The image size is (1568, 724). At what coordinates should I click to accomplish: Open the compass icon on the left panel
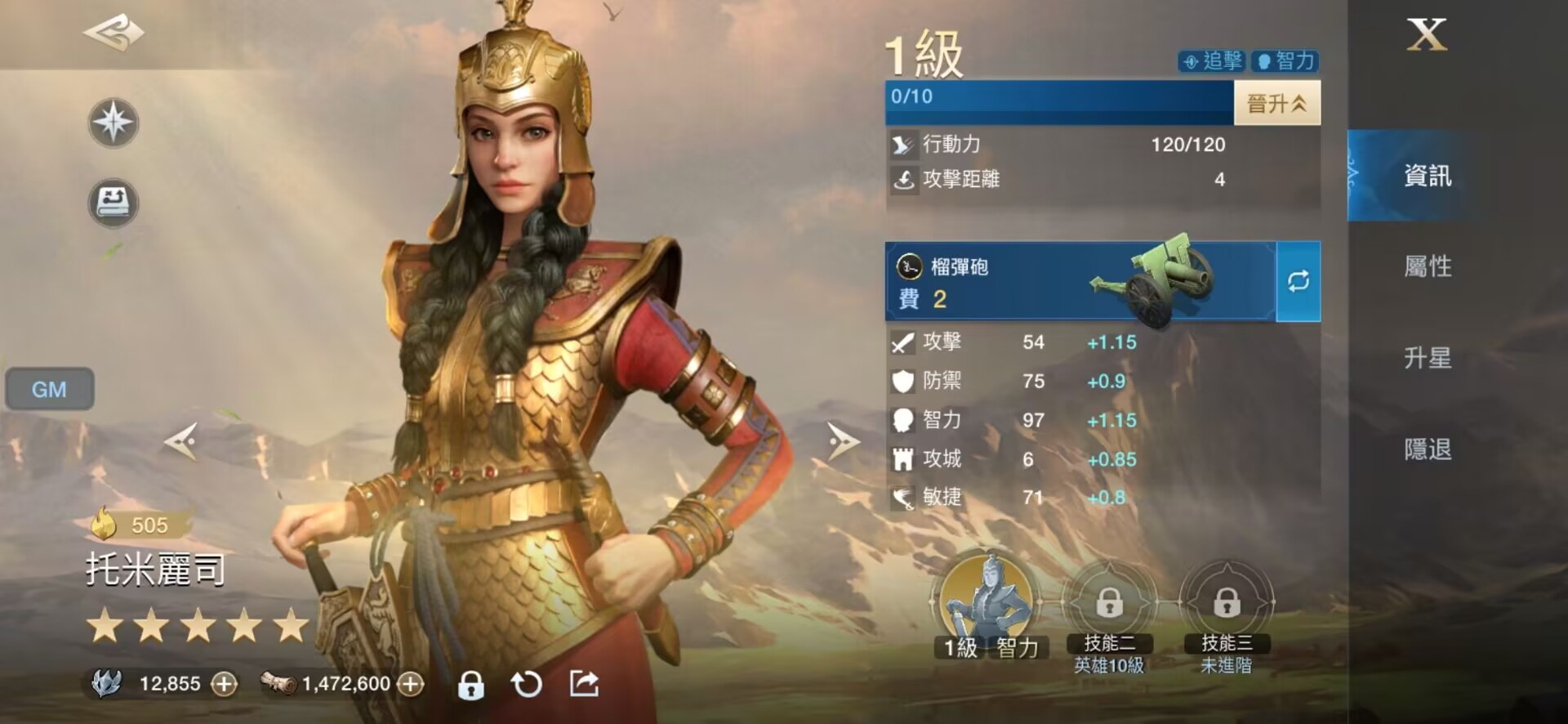click(x=114, y=123)
